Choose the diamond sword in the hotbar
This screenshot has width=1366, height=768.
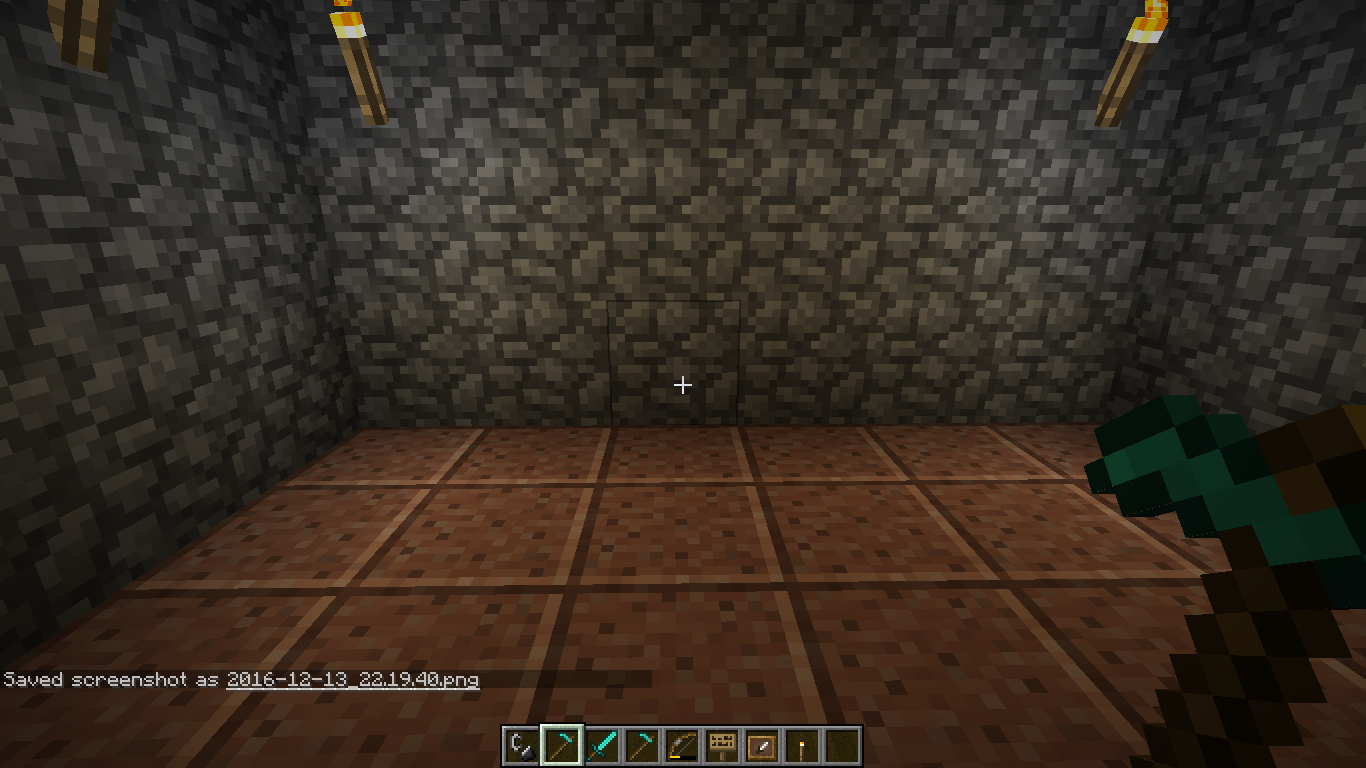[x=601, y=746]
